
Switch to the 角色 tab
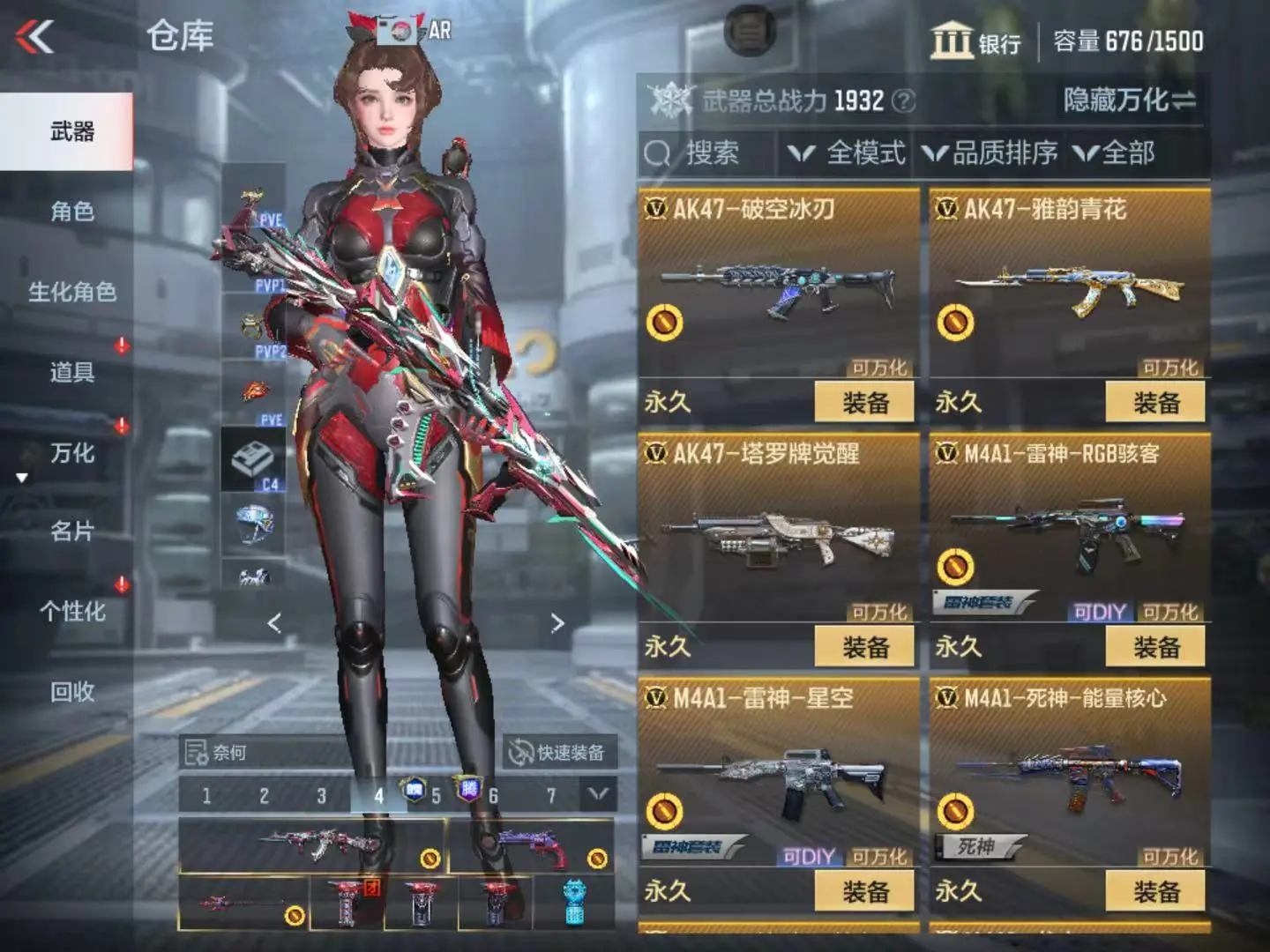(x=72, y=212)
